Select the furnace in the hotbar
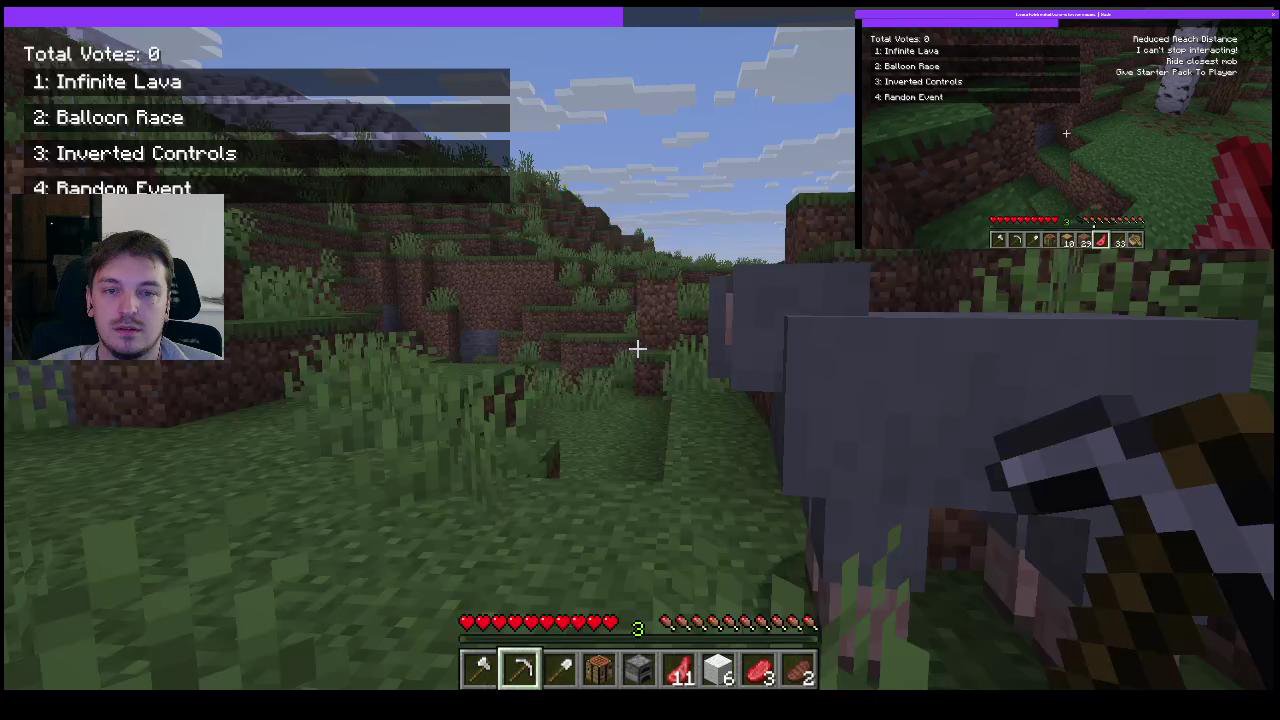 [639, 668]
